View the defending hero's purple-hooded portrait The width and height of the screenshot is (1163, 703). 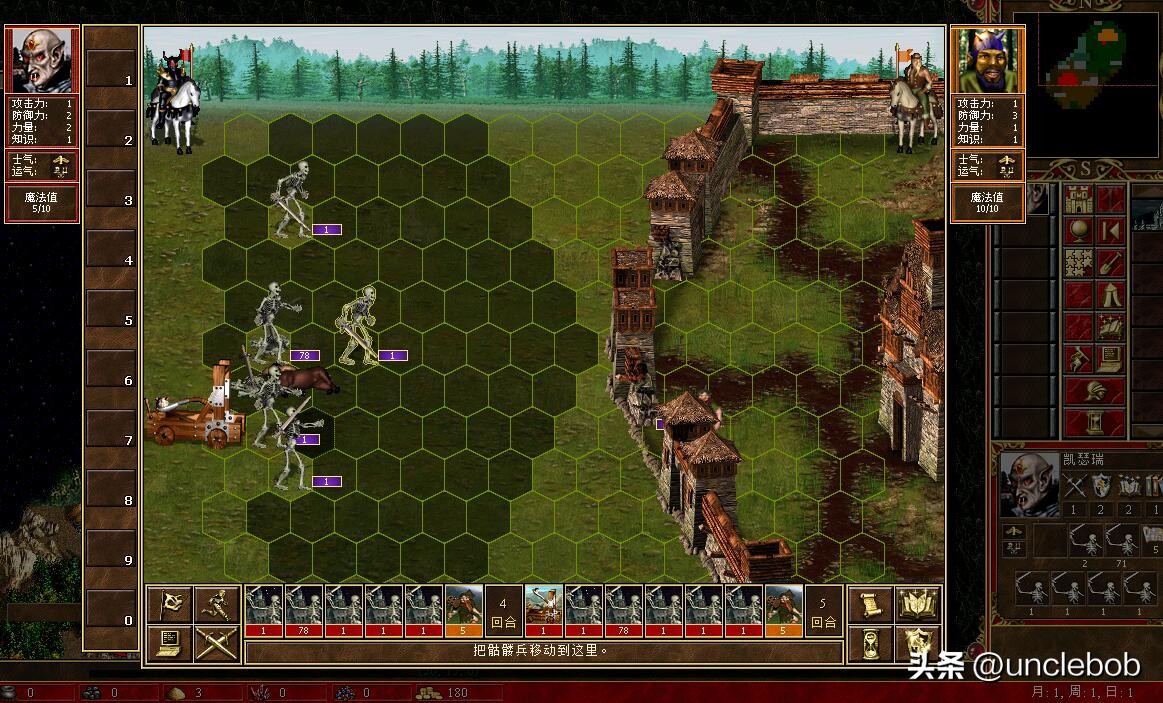pos(987,61)
